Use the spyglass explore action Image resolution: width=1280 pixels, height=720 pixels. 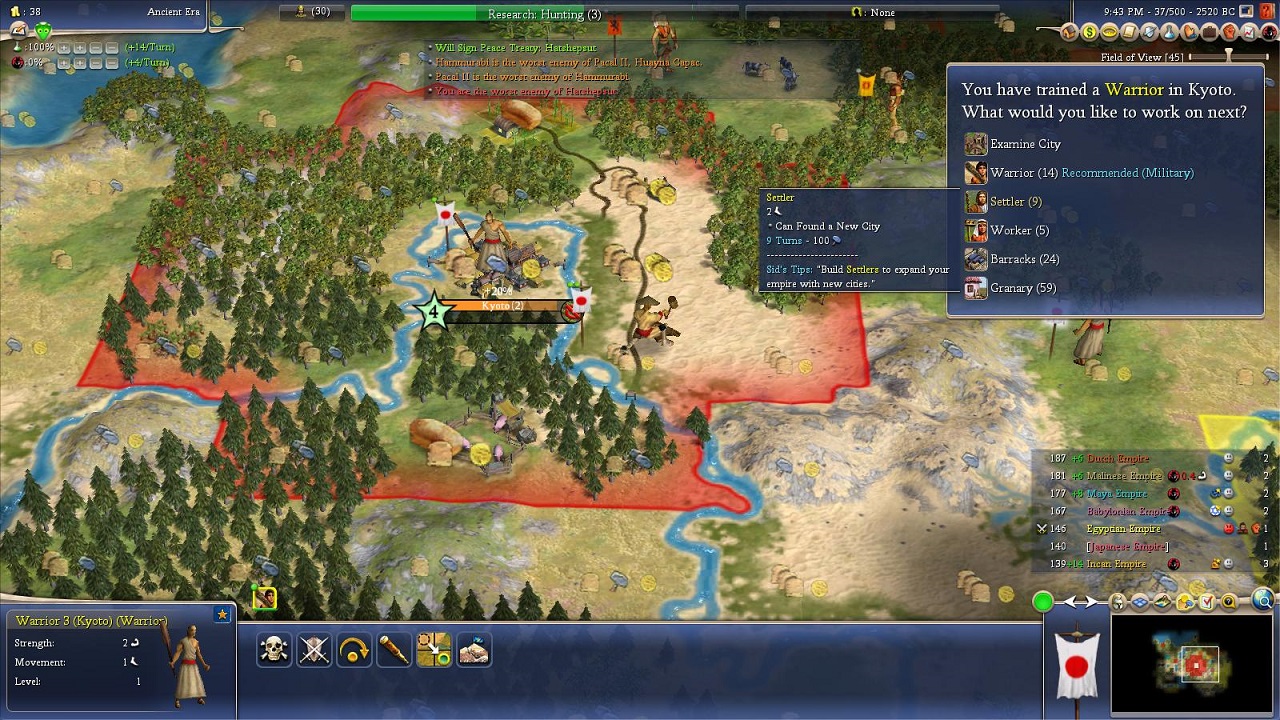394,650
